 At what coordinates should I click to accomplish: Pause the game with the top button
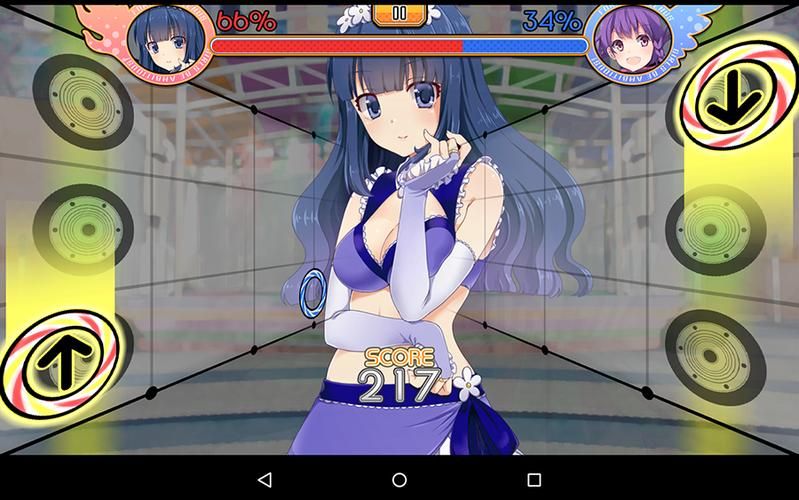[399, 14]
